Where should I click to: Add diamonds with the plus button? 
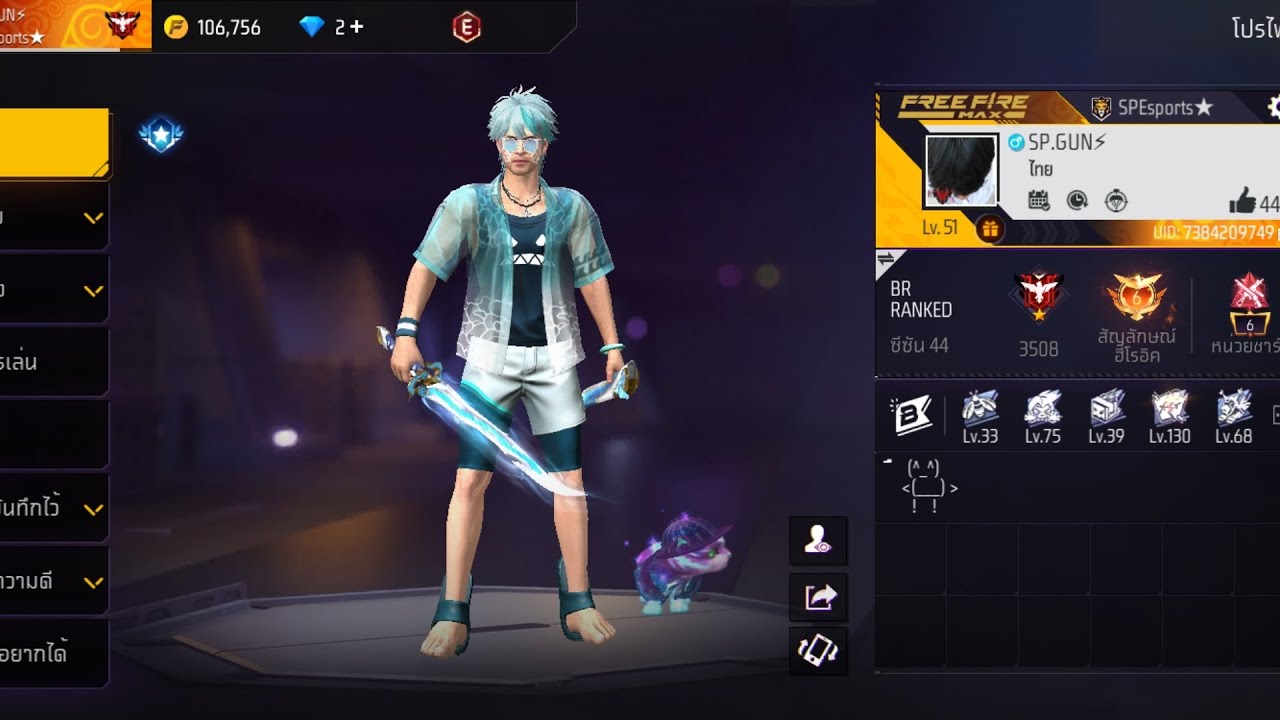point(357,28)
